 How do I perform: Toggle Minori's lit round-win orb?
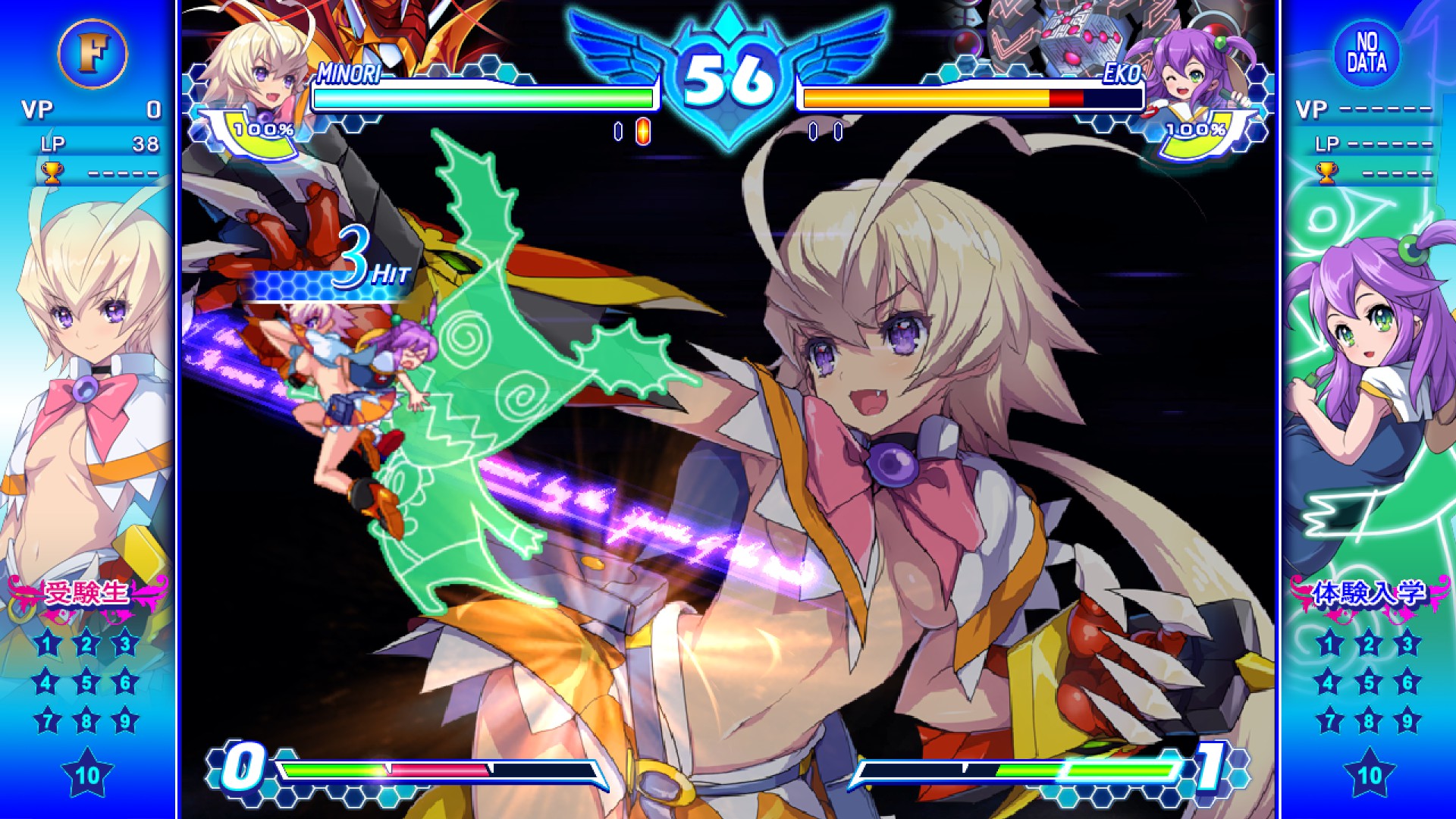[x=643, y=130]
